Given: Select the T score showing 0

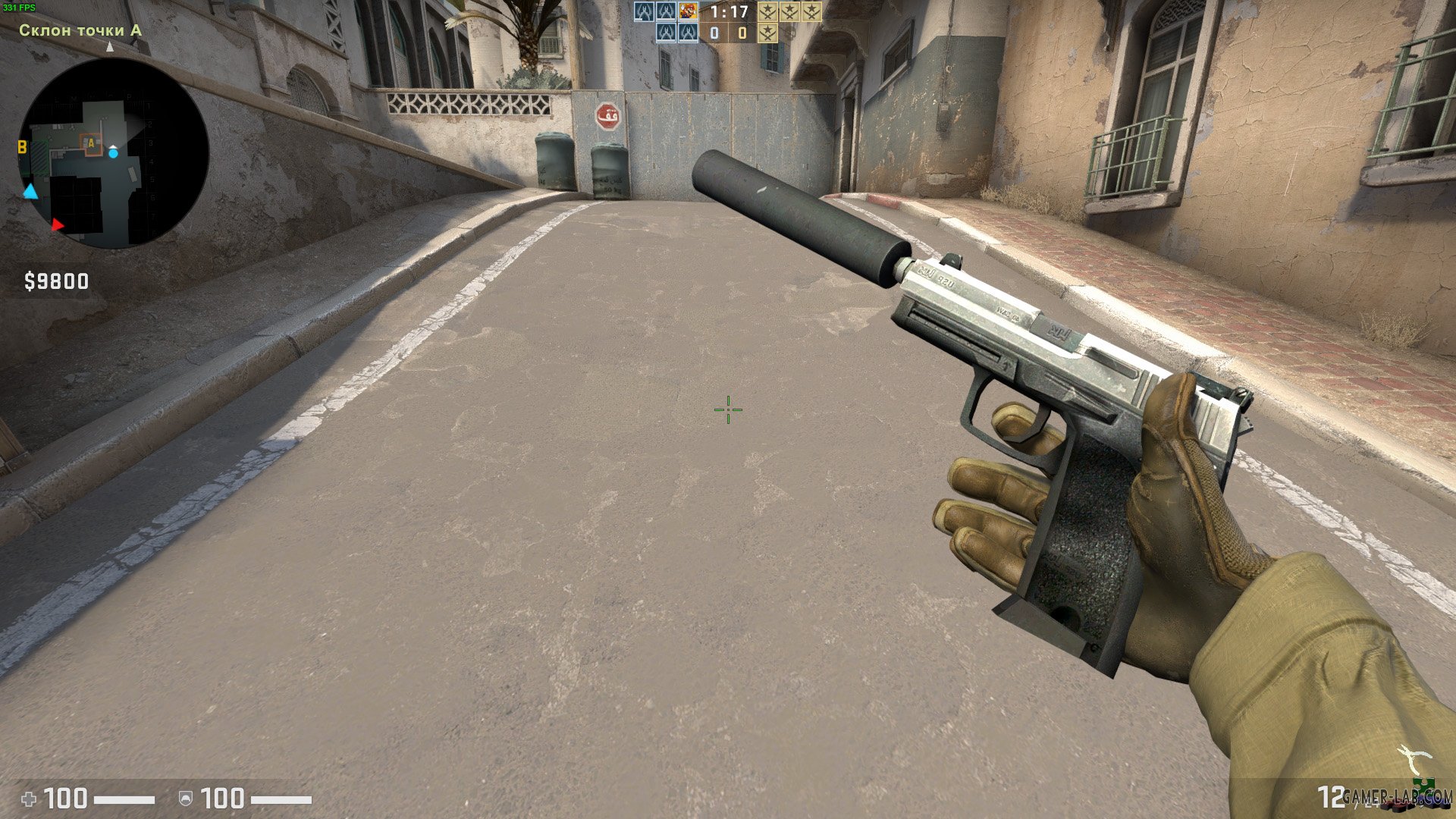Looking at the screenshot, I should tap(742, 33).
